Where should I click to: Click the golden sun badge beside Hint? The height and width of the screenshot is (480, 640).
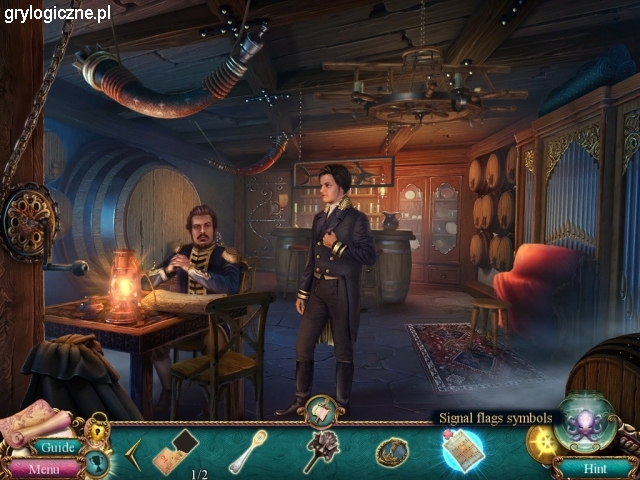(543, 441)
